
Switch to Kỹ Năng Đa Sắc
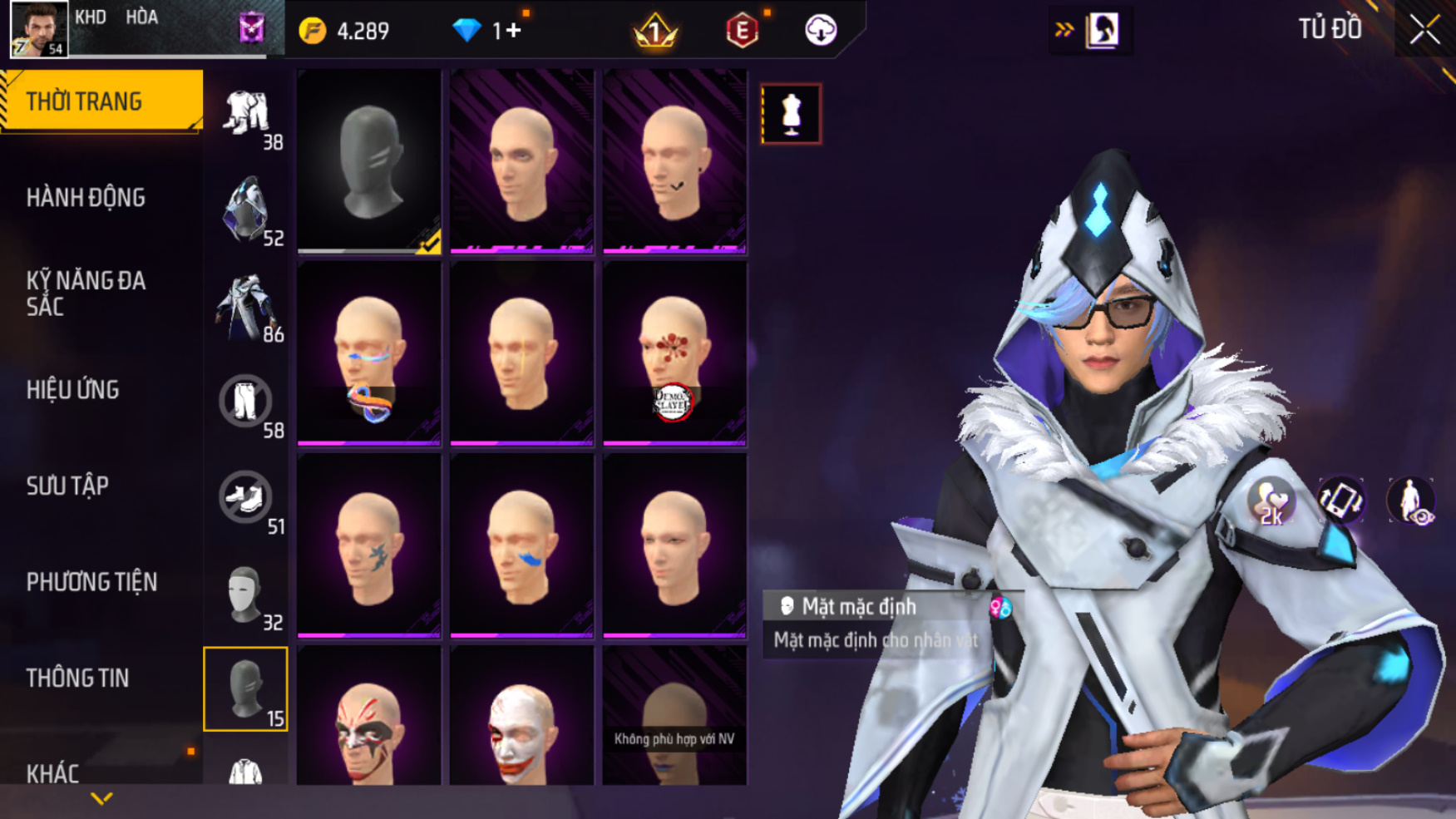pos(86,294)
